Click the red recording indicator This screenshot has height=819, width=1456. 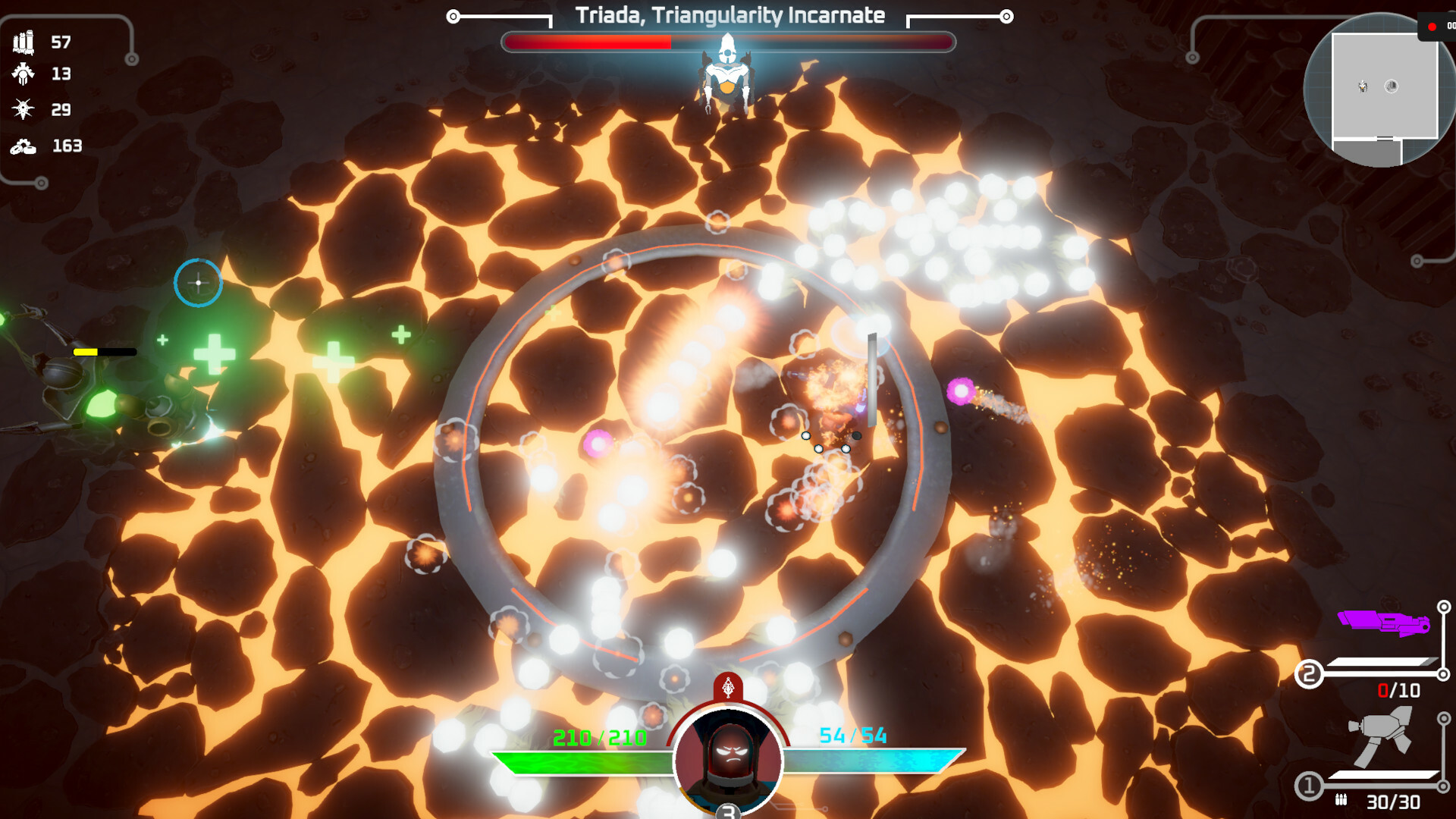pos(1432,27)
